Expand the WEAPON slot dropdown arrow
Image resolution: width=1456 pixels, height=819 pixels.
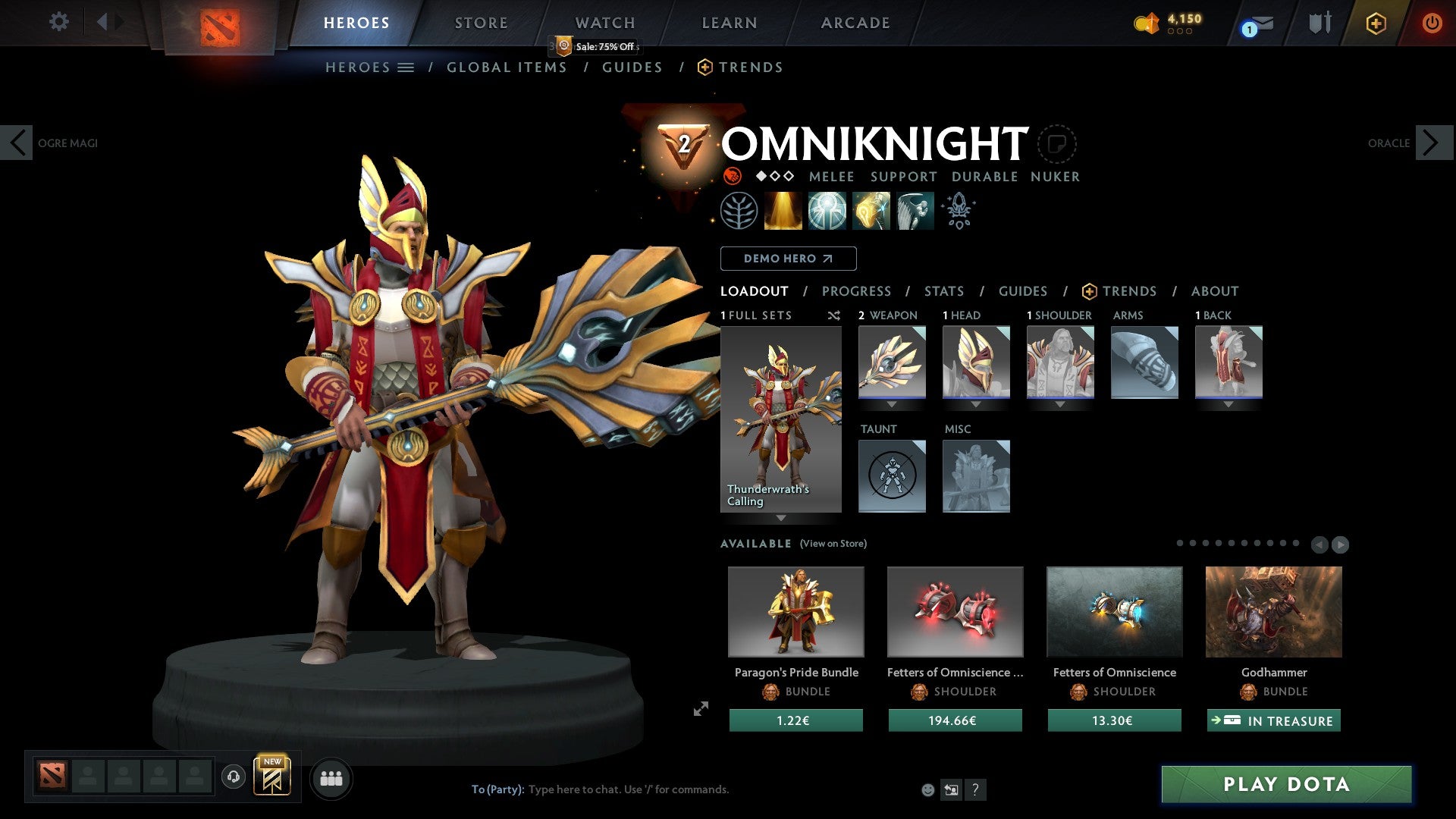click(892, 404)
